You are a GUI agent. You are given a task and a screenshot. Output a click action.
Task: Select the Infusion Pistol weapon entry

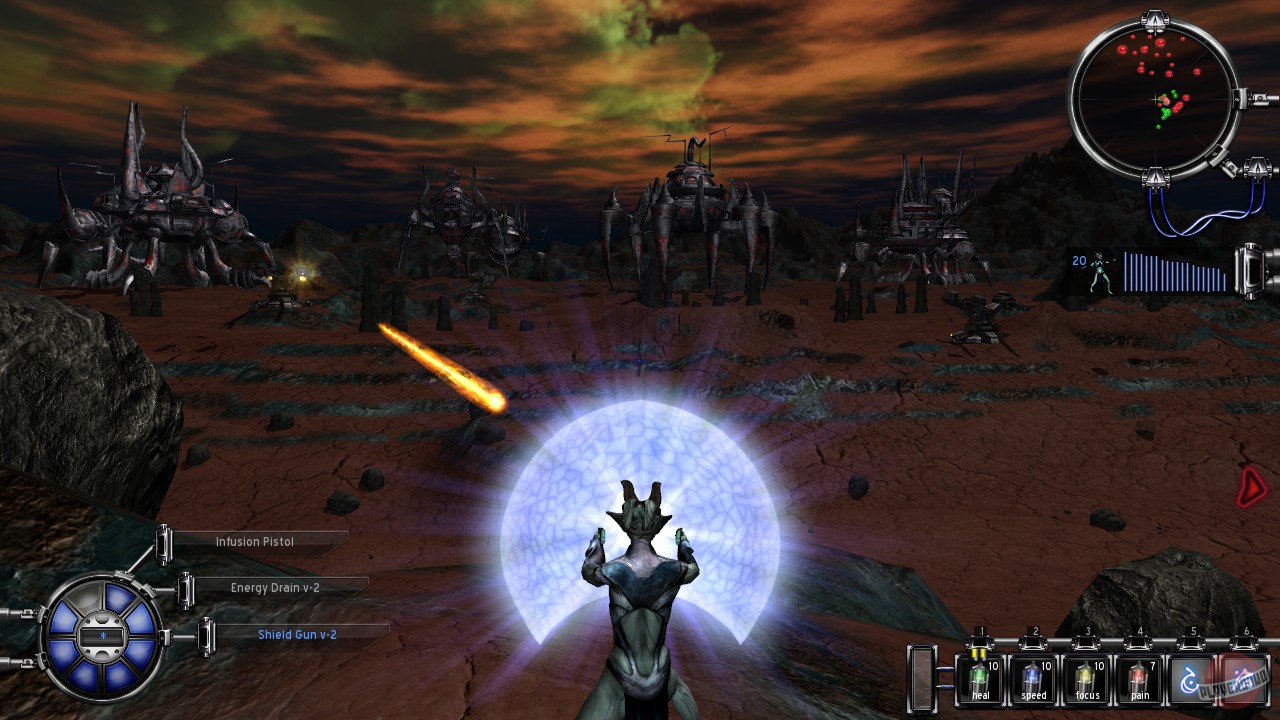253,541
